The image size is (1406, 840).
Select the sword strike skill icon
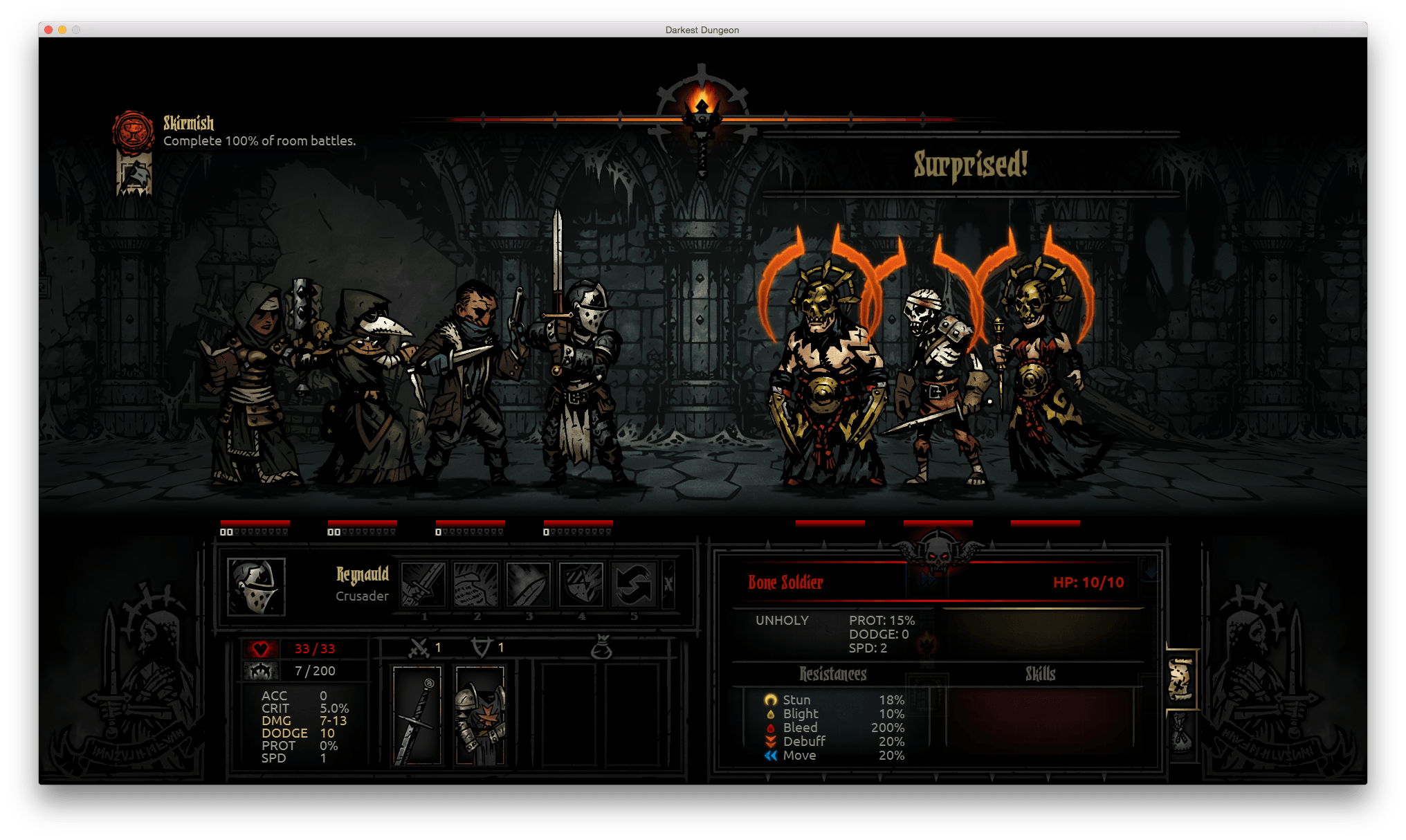(423, 585)
